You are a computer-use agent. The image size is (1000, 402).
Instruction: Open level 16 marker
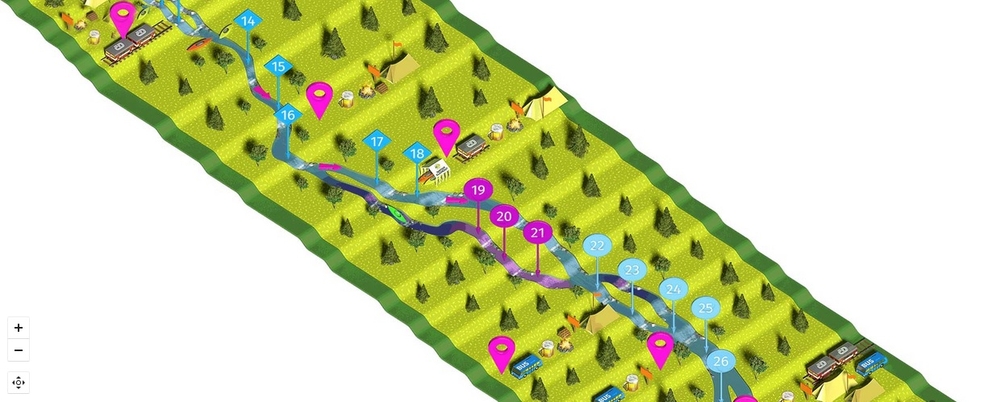(x=288, y=115)
